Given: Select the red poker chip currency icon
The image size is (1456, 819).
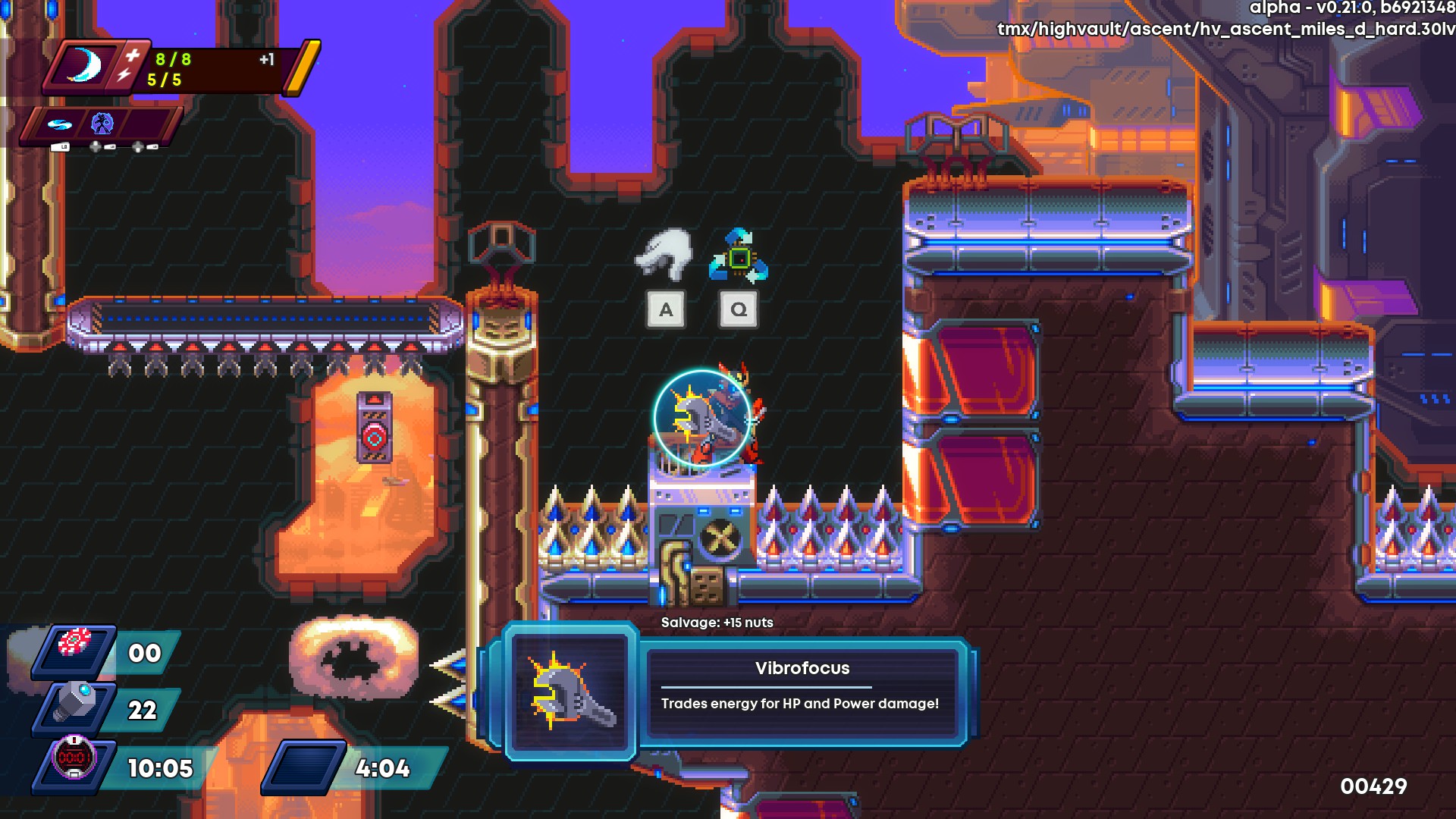Looking at the screenshot, I should tap(75, 643).
